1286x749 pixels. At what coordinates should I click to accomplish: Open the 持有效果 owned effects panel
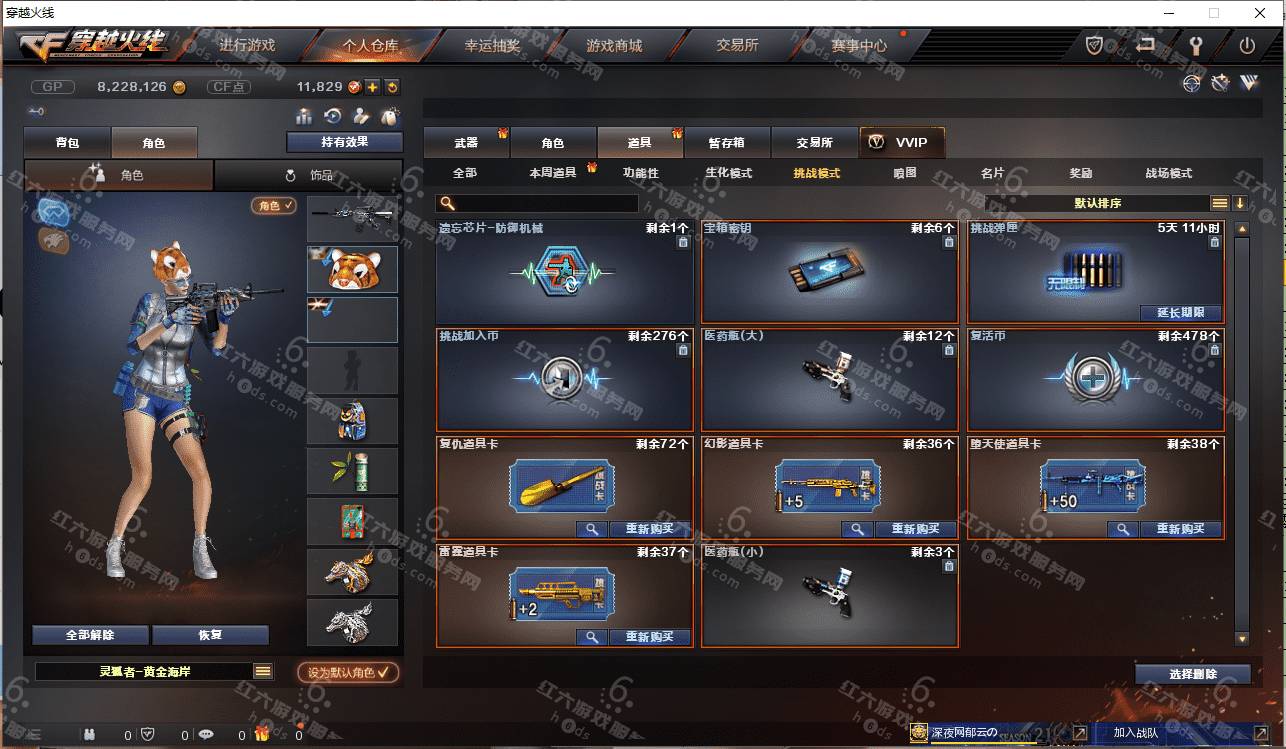[x=344, y=142]
